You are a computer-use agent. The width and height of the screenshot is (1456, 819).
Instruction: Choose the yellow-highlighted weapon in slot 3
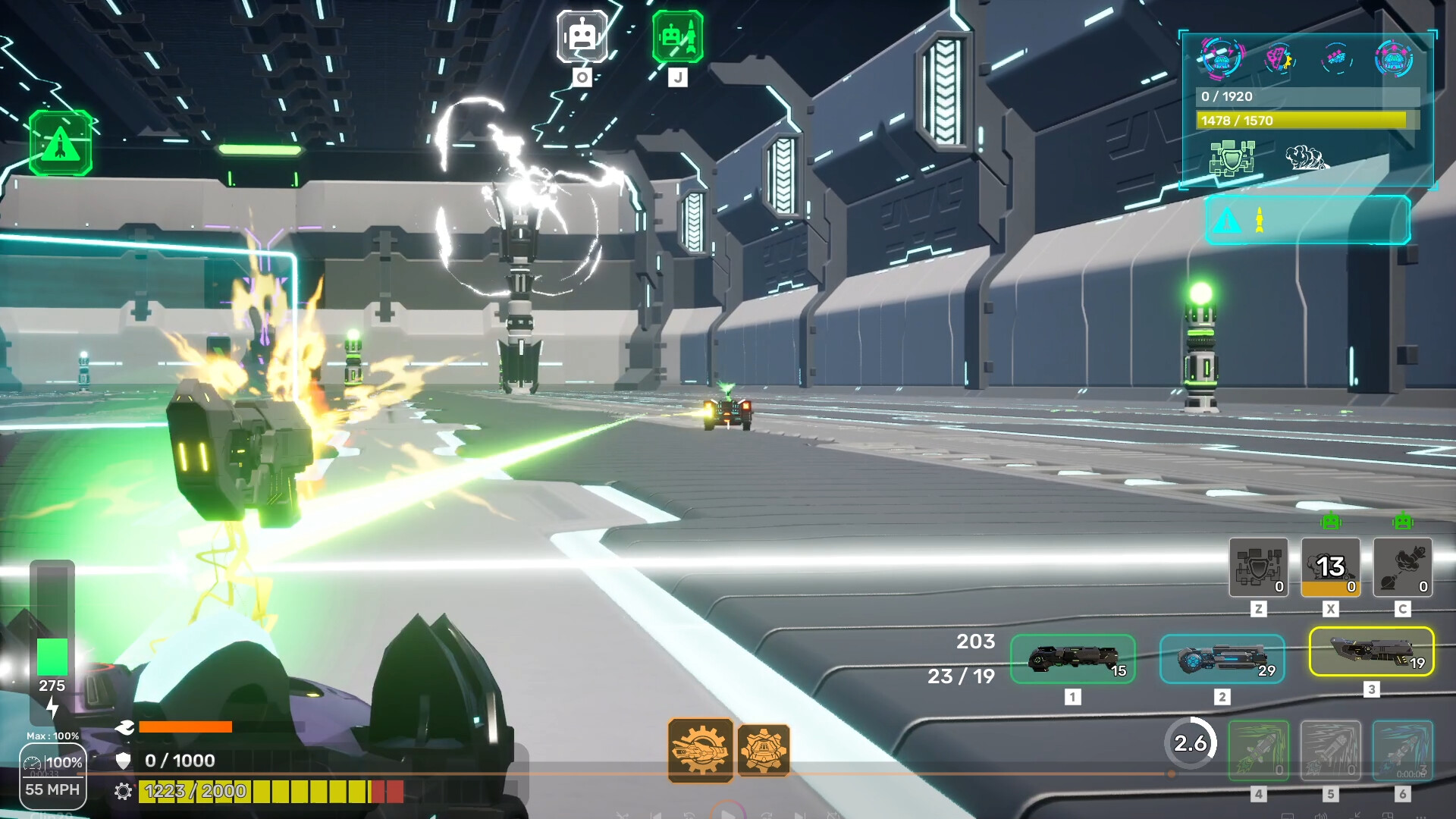pyautogui.click(x=1371, y=651)
